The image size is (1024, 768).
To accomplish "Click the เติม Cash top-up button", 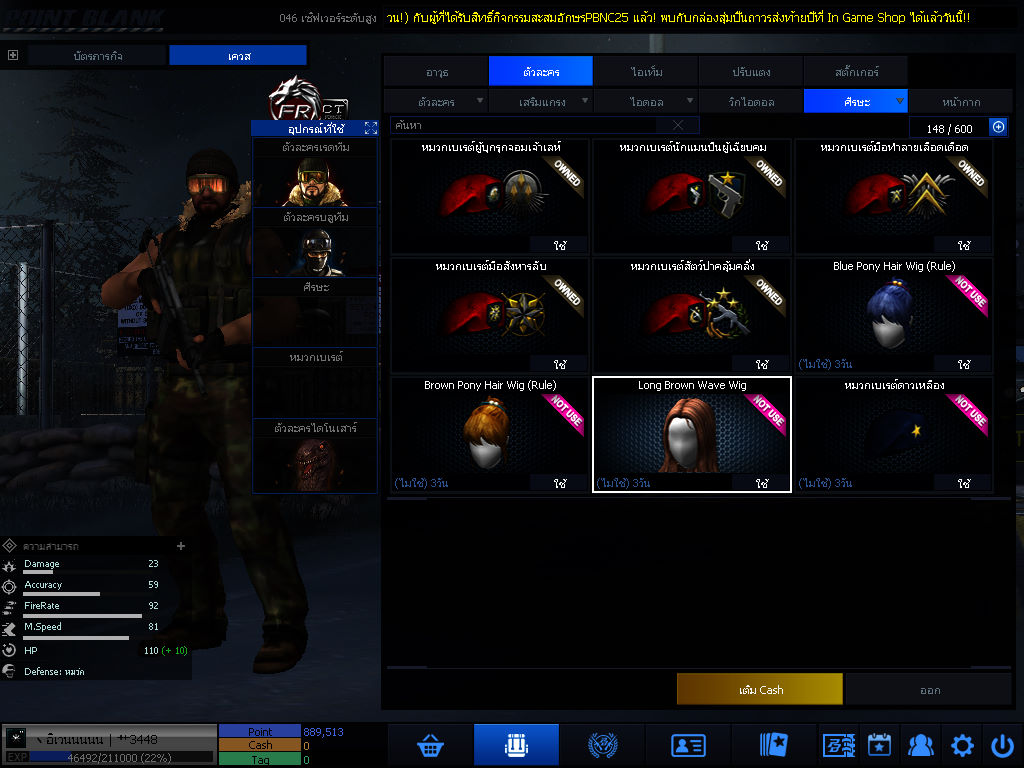I will (x=760, y=690).
